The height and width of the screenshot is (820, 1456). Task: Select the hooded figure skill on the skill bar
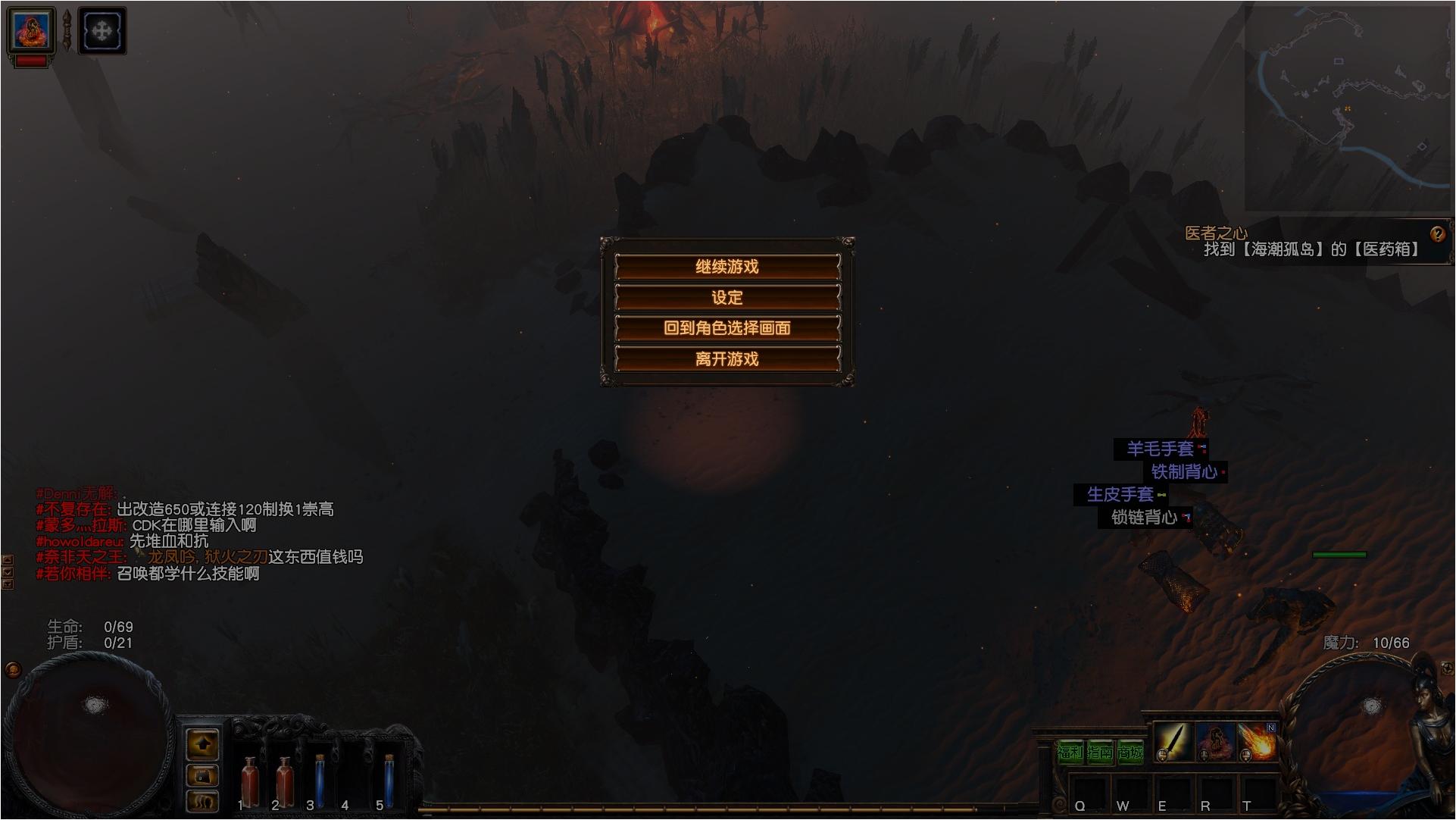pyautogui.click(x=1215, y=741)
